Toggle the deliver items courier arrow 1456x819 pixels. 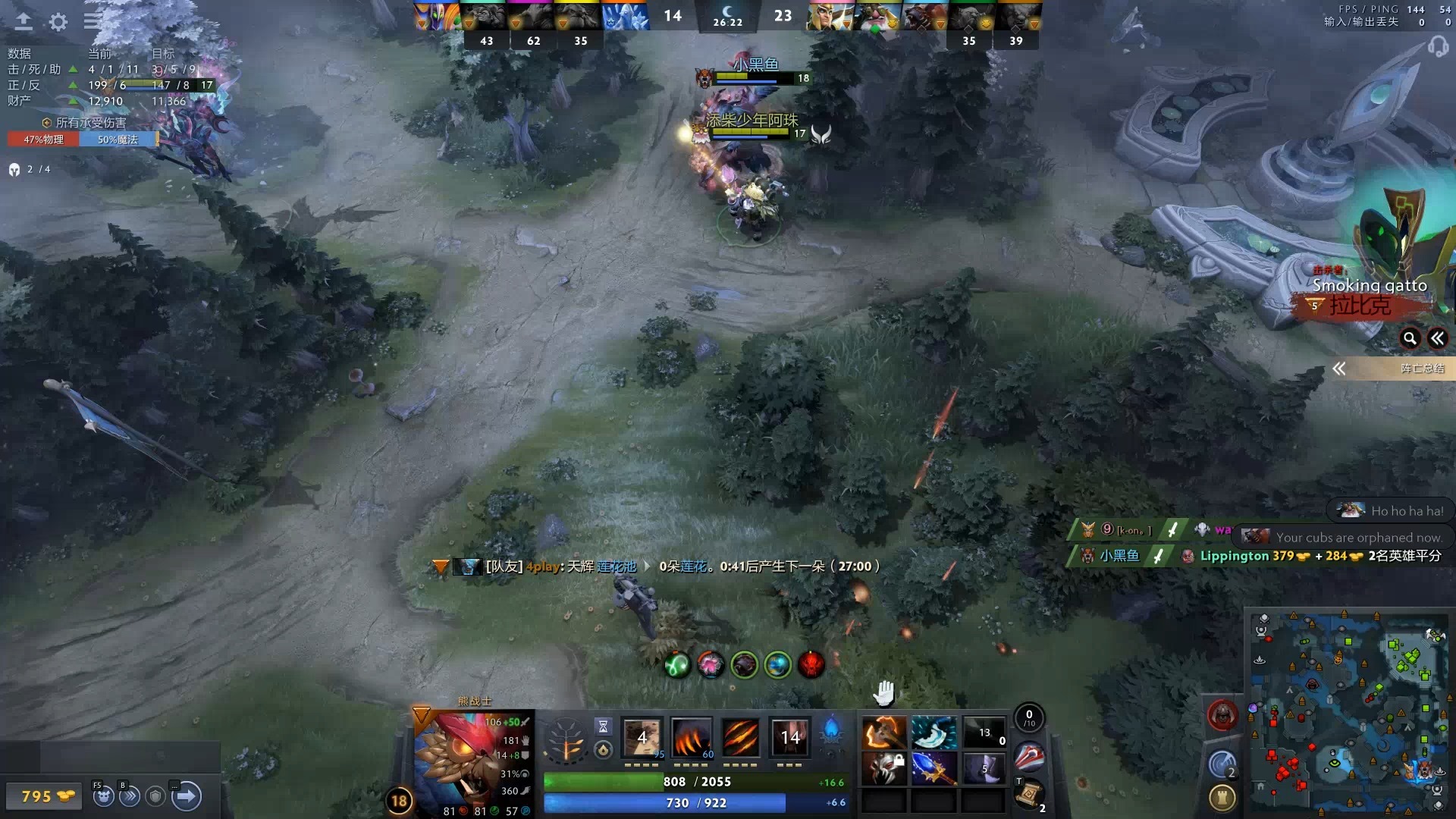point(184,797)
